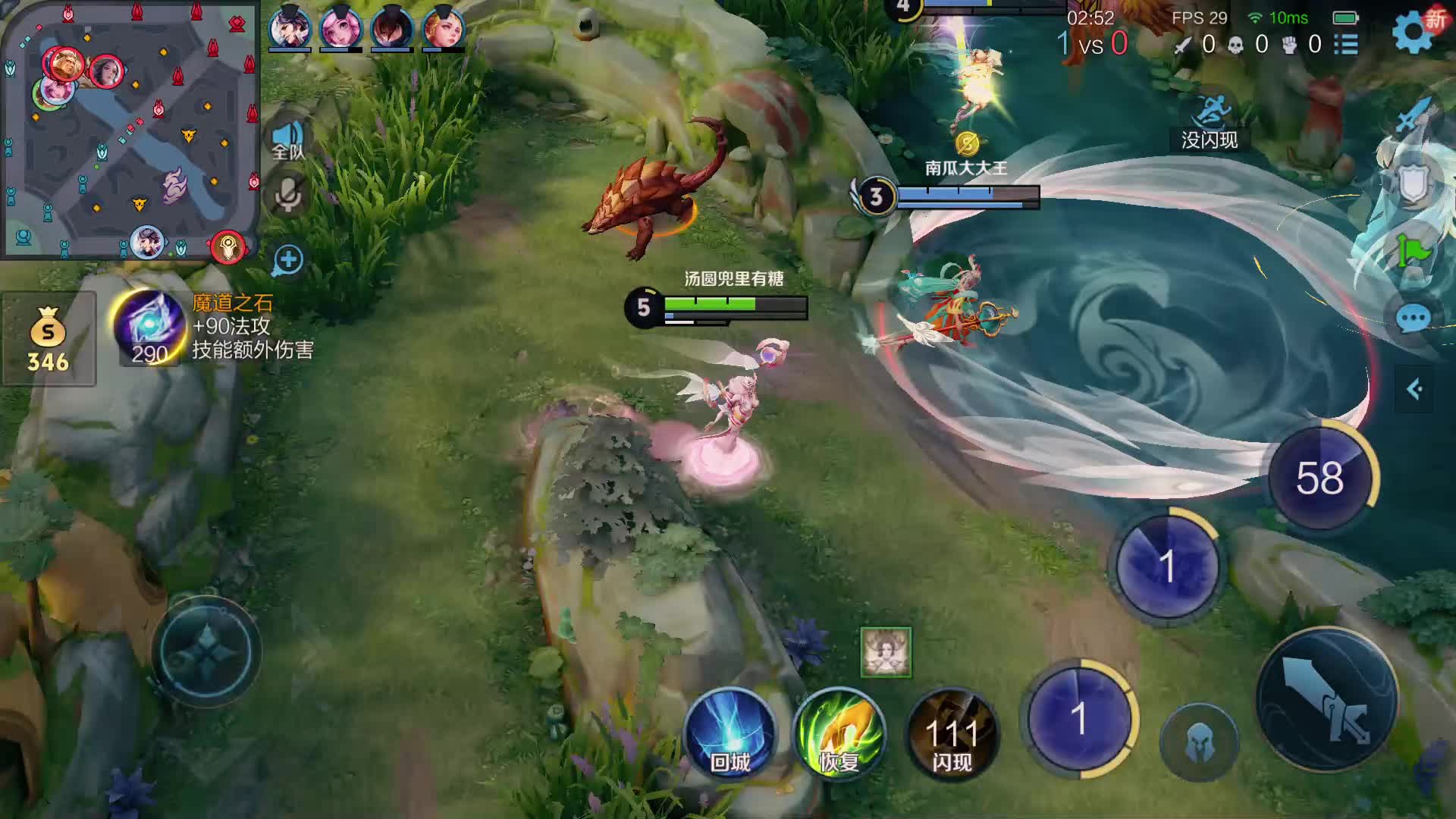
Task: Toggle the 全队 team voice speaker
Action: tap(287, 140)
